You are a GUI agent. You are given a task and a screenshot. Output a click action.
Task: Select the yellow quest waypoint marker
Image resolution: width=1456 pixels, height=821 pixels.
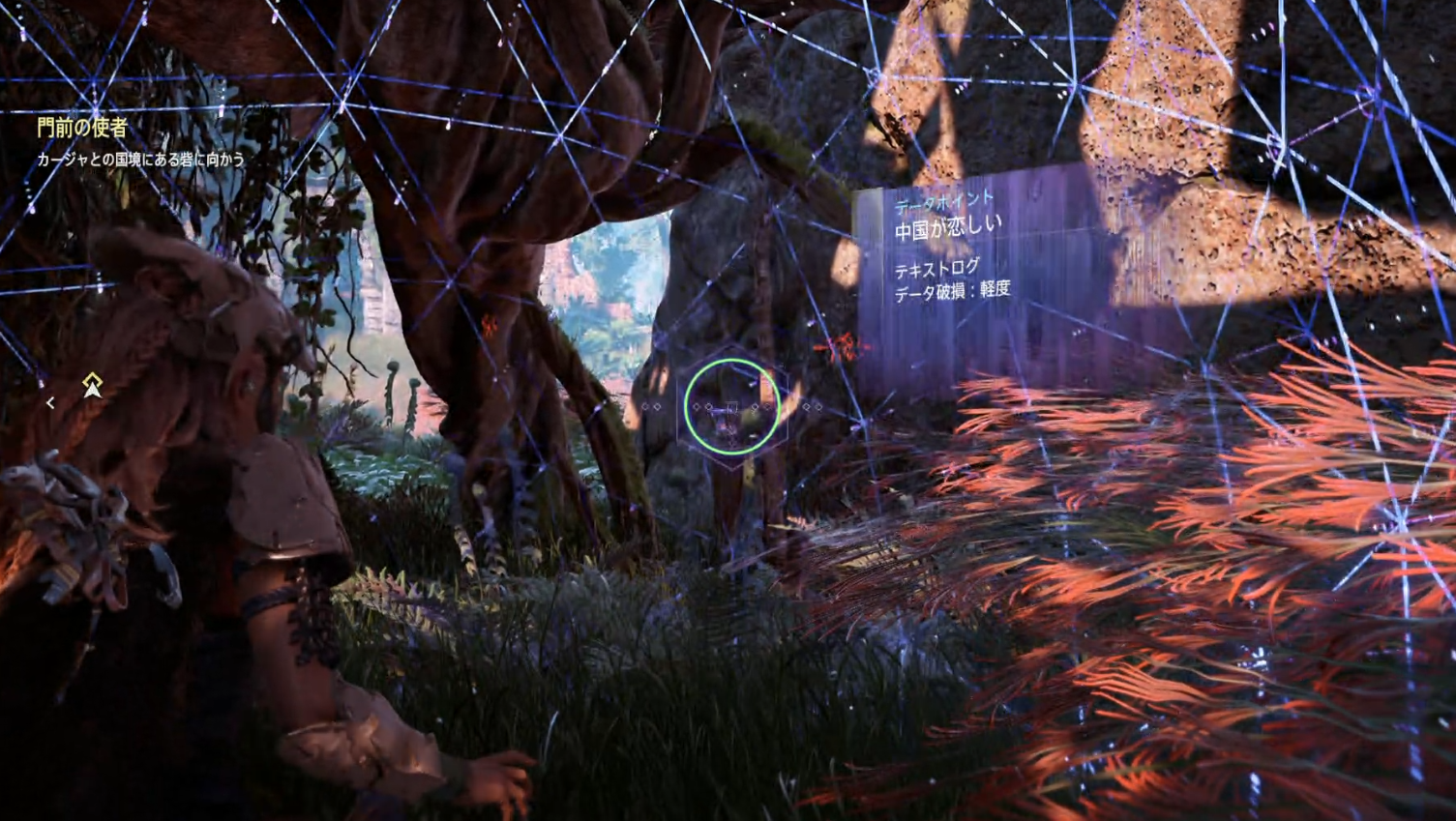tap(92, 386)
